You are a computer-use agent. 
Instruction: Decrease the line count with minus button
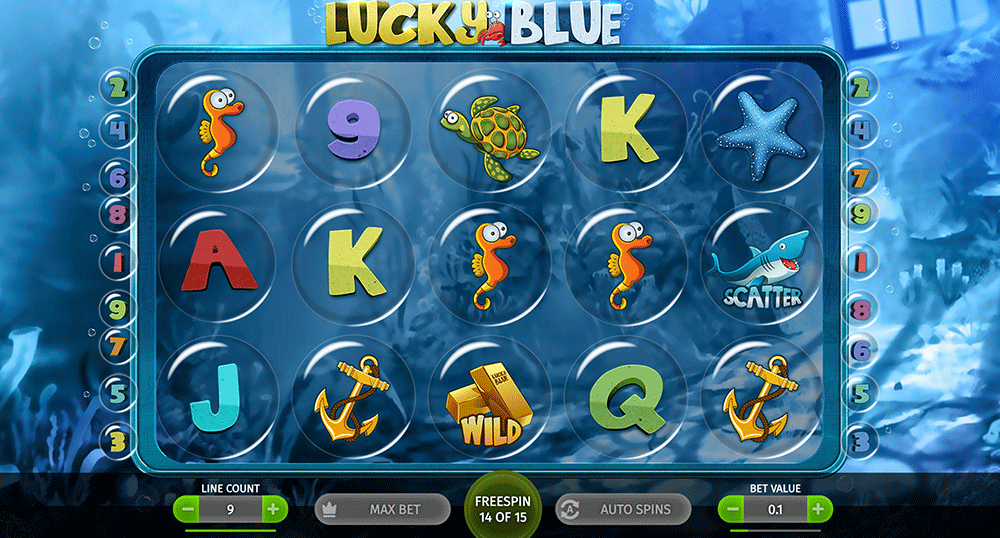(x=187, y=509)
